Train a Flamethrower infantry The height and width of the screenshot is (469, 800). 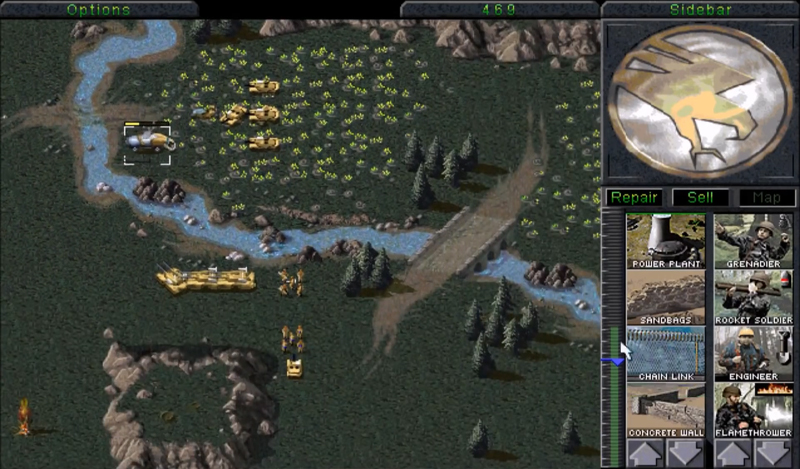pyautogui.click(x=753, y=410)
